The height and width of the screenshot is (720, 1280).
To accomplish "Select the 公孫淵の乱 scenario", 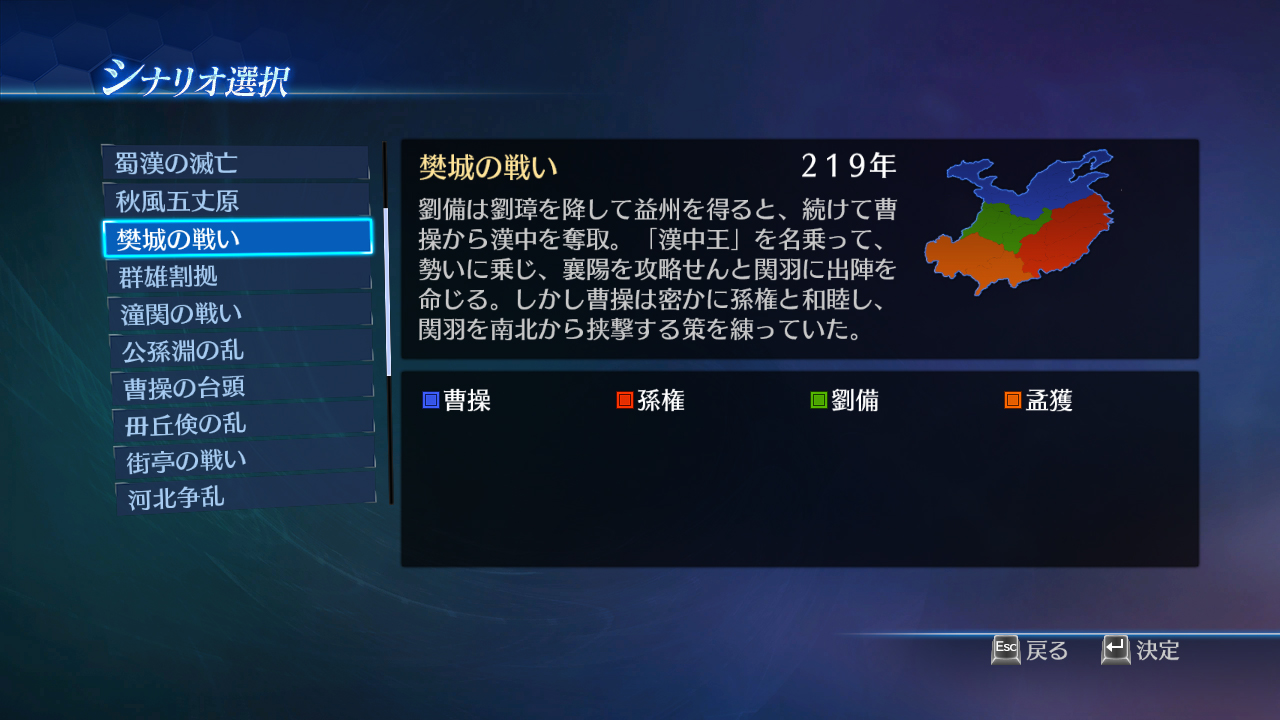I will 237,348.
